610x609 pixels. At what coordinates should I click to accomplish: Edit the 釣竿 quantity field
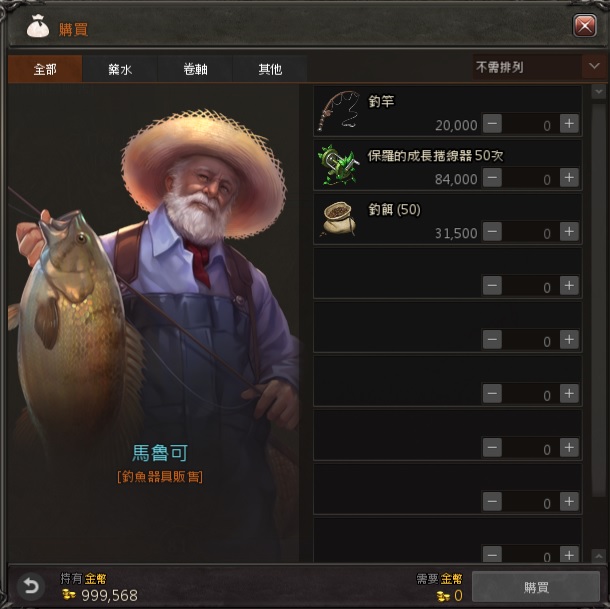[x=530, y=125]
